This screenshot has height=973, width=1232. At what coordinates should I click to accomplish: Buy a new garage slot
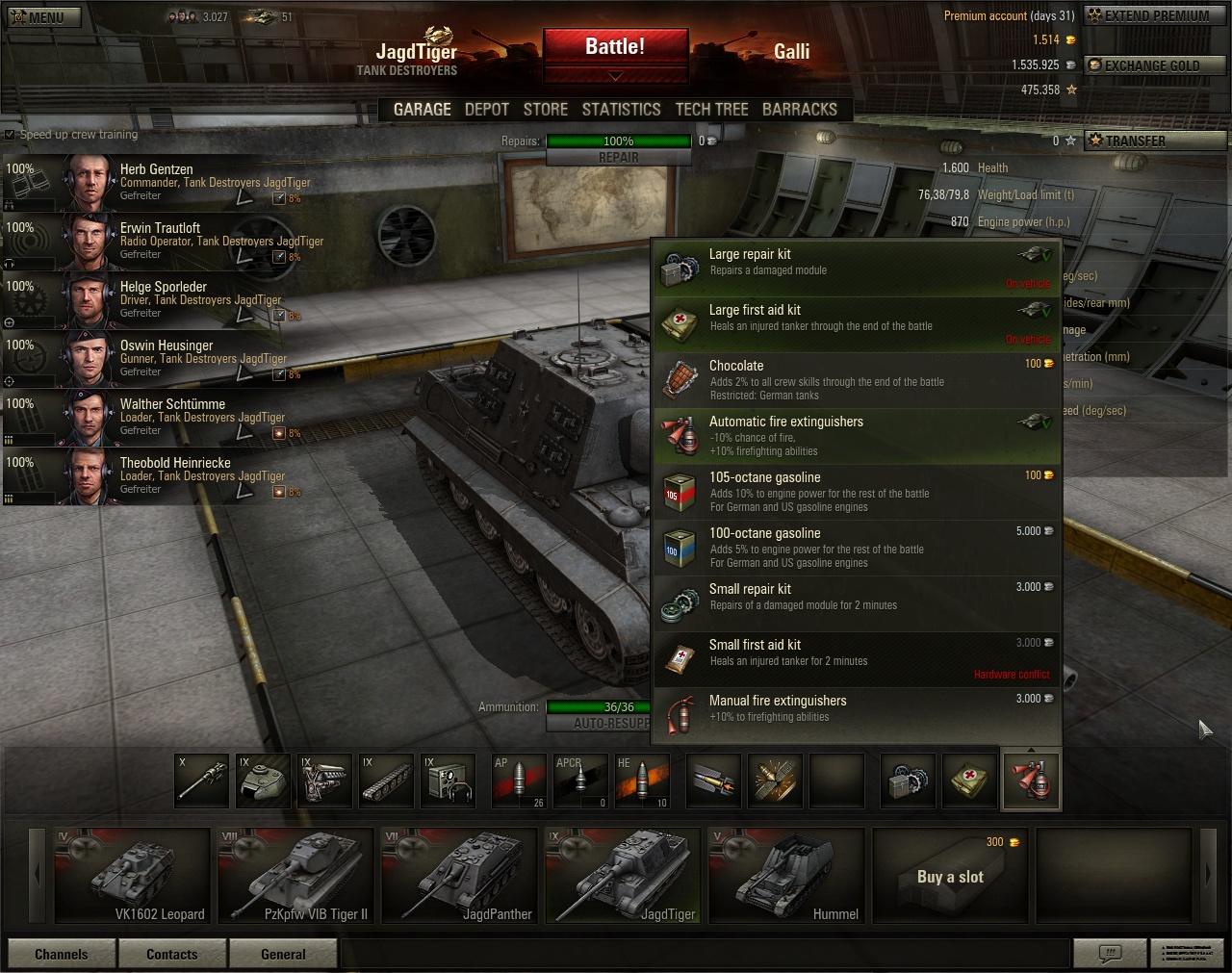click(x=950, y=875)
